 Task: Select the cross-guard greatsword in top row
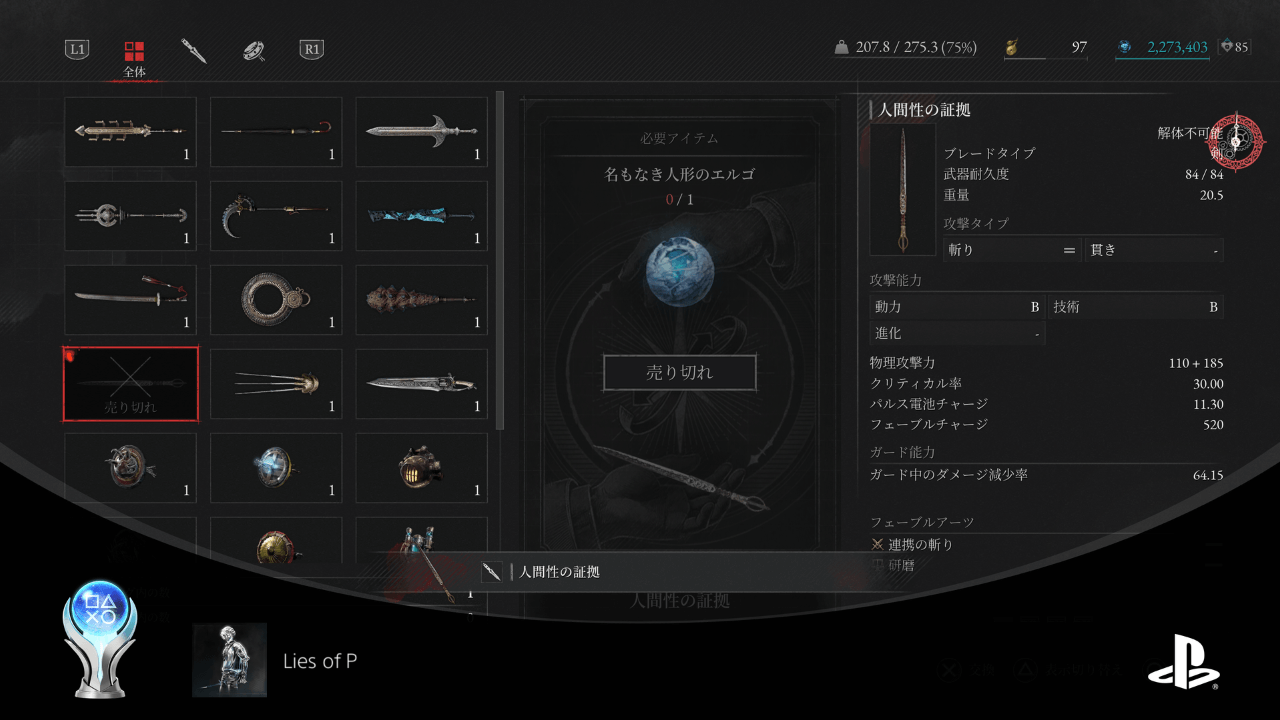[421, 132]
